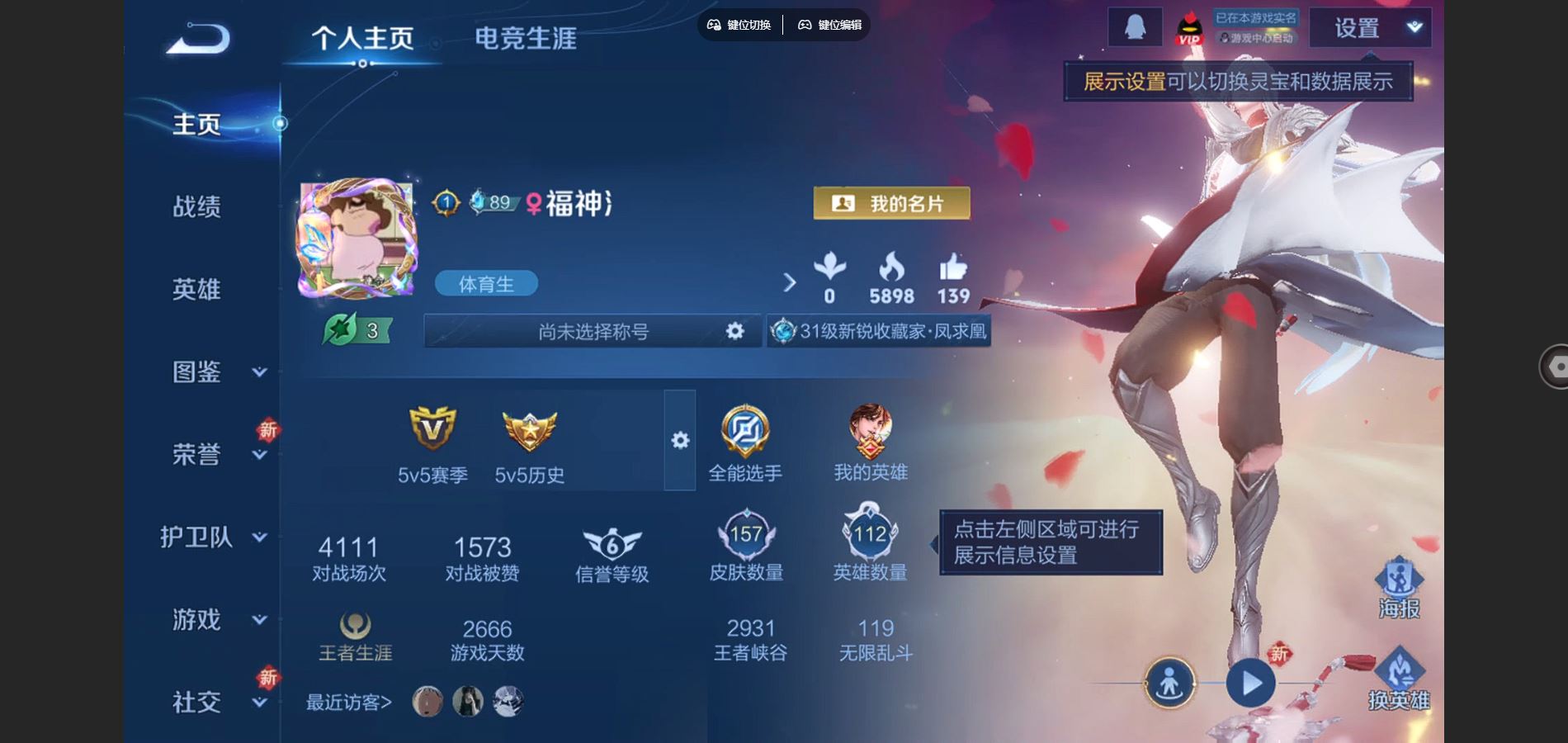The image size is (1568, 743).
Task: Open the gear for title settings
Action: pos(733,331)
